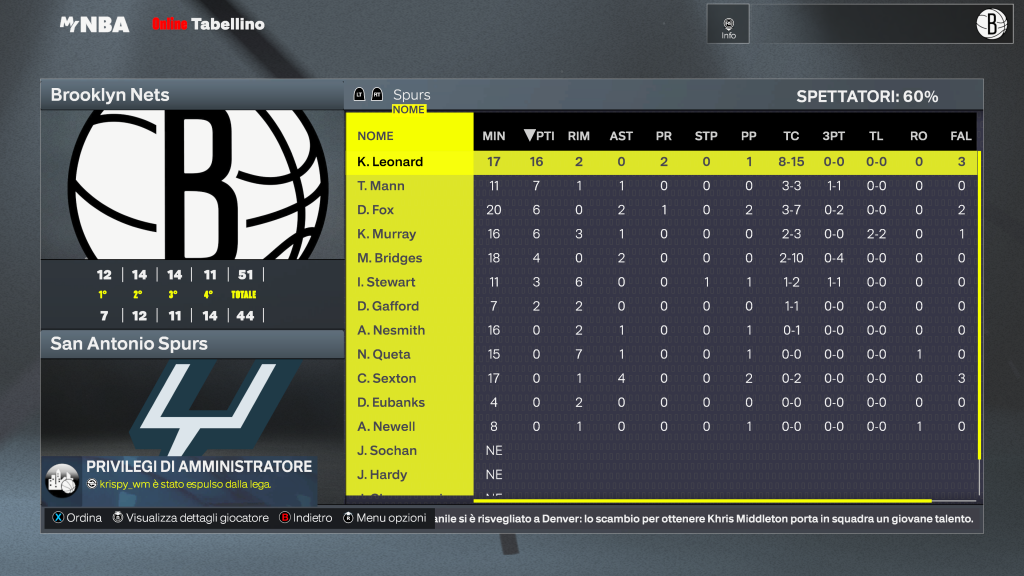Sort by the 3PT column header

(x=833, y=136)
